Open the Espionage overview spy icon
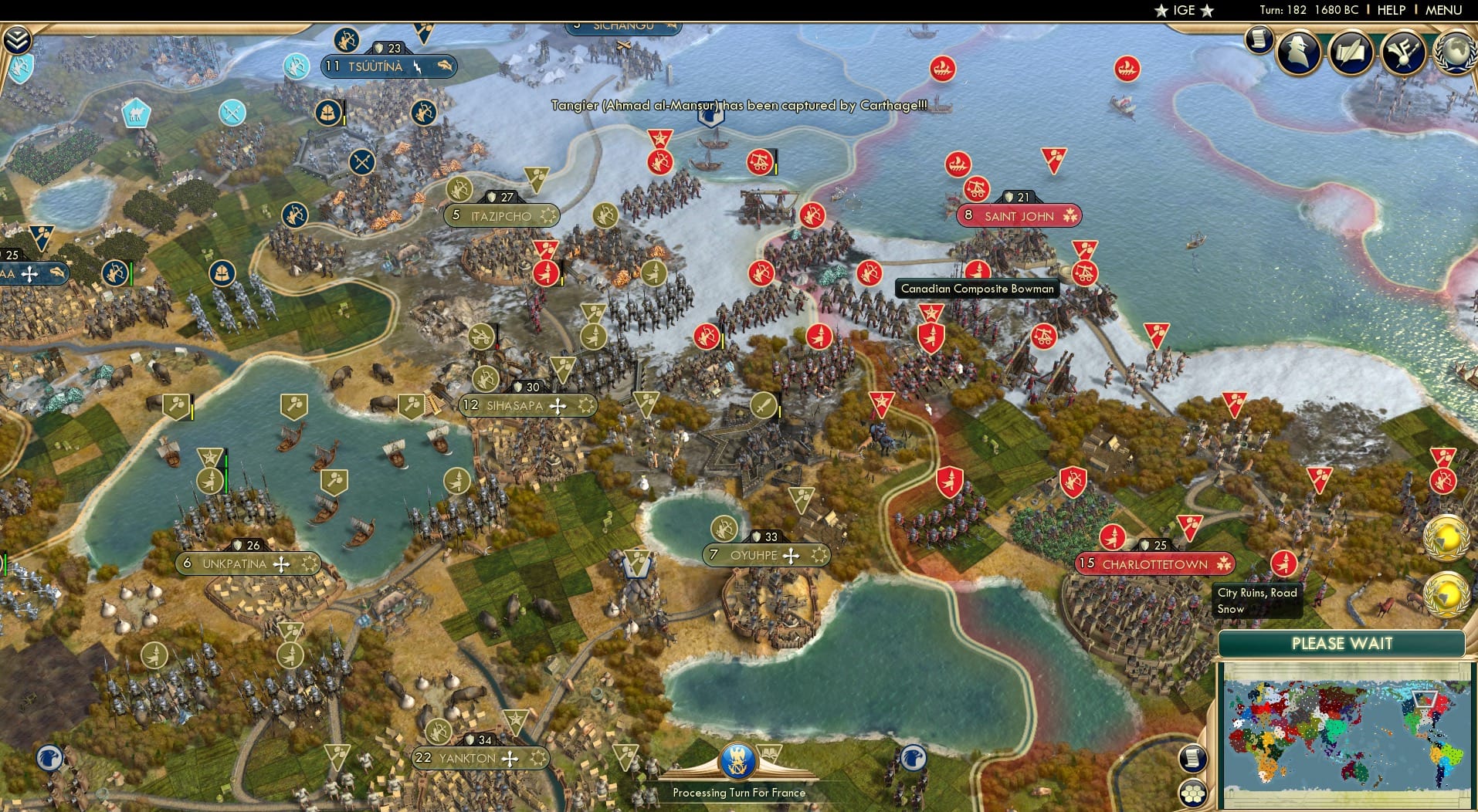 (x=1299, y=52)
